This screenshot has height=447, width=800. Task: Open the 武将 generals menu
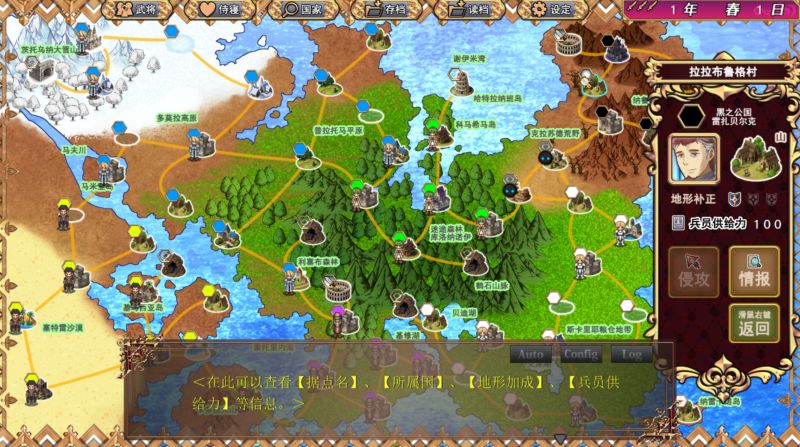(136, 10)
